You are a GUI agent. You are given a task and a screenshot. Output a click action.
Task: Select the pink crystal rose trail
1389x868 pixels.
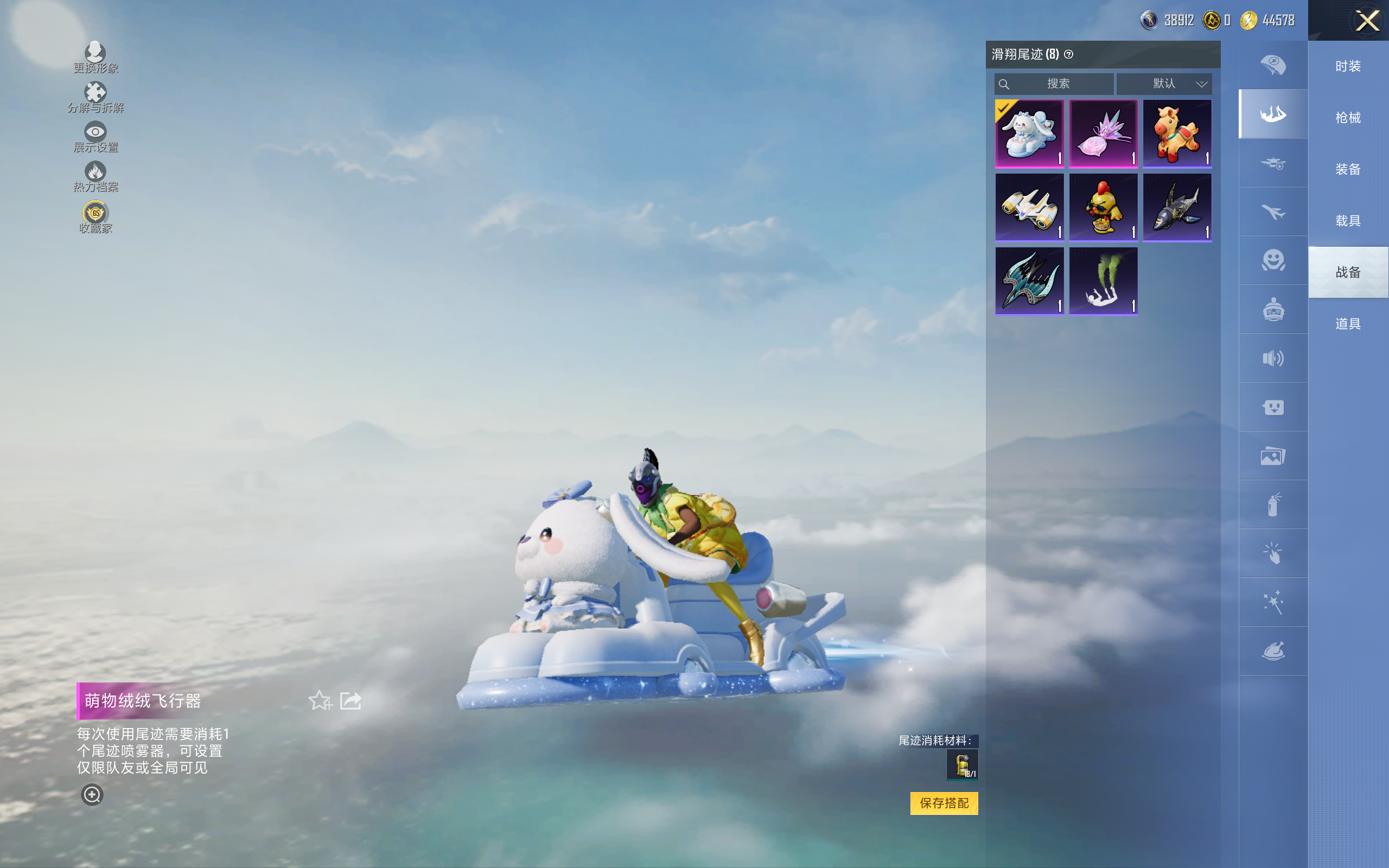[1103, 133]
